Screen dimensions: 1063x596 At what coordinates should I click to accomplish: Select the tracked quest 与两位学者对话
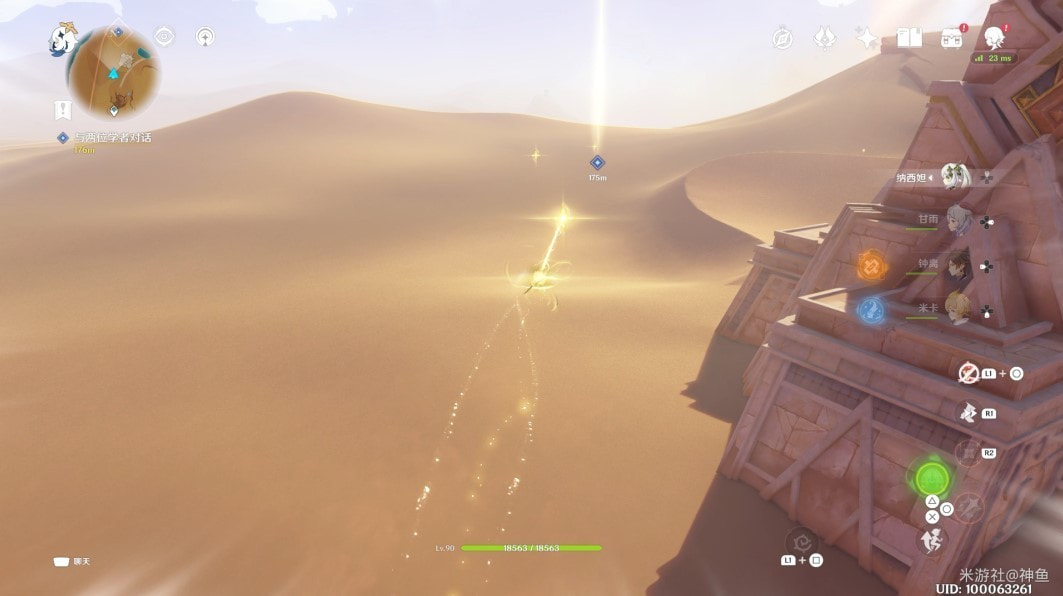111,137
